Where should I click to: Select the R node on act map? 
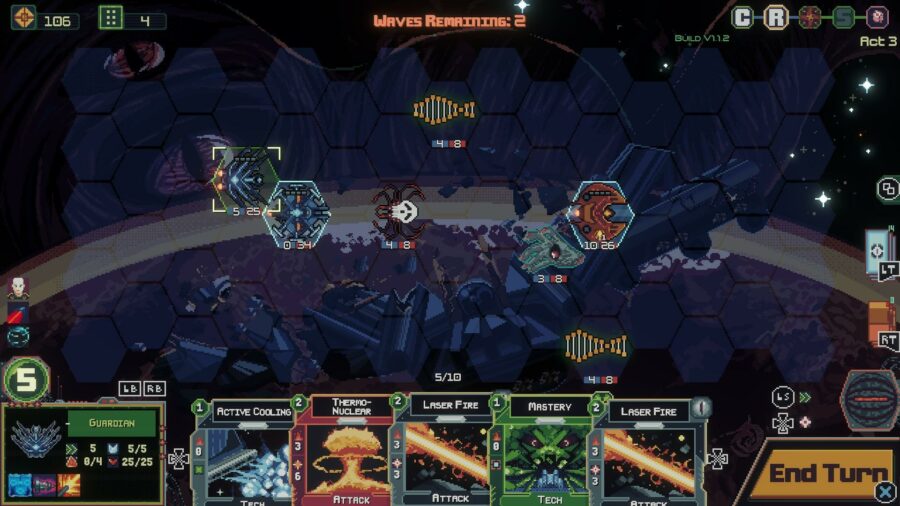(x=776, y=17)
